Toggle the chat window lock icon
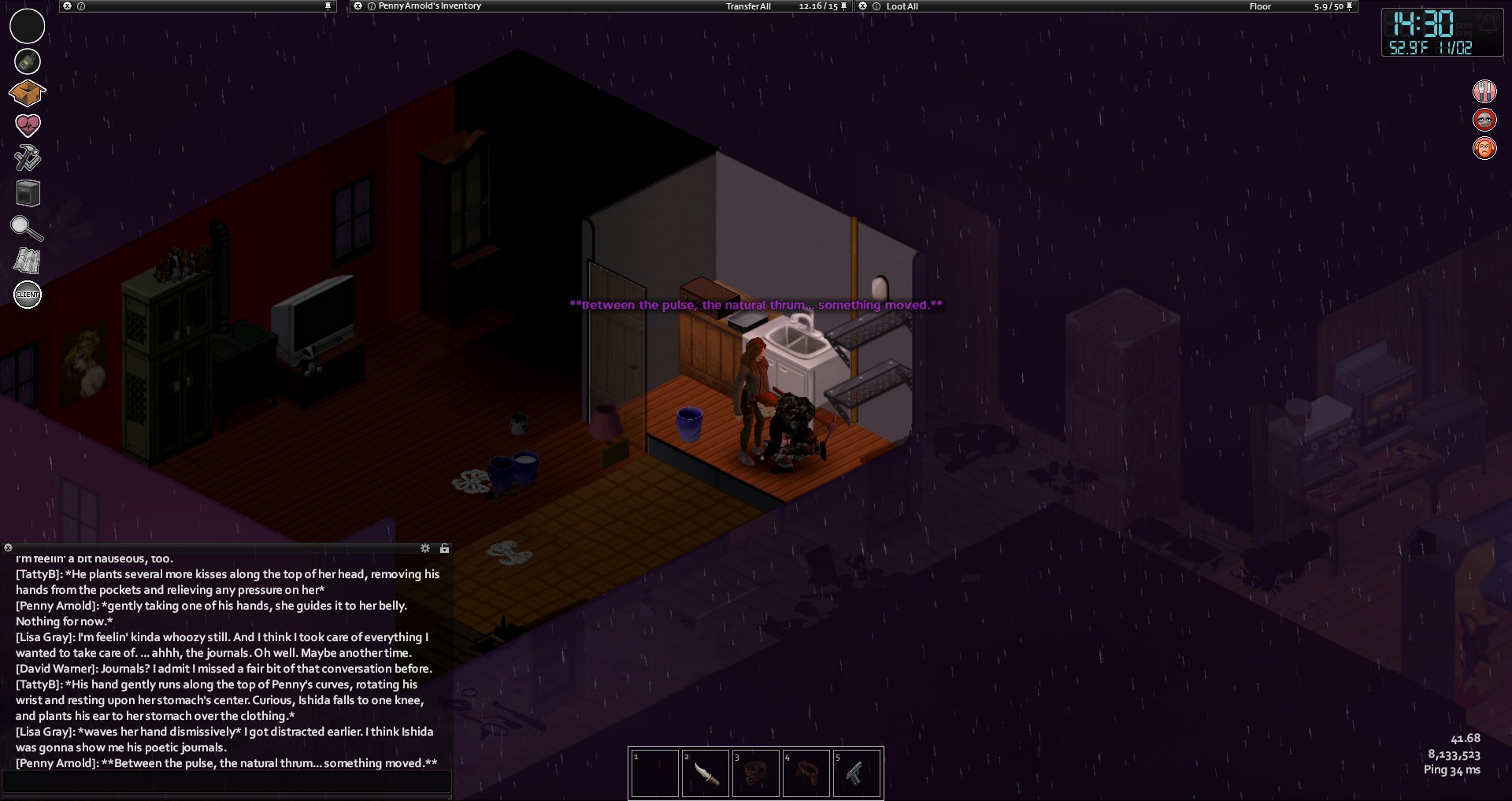 (444, 548)
